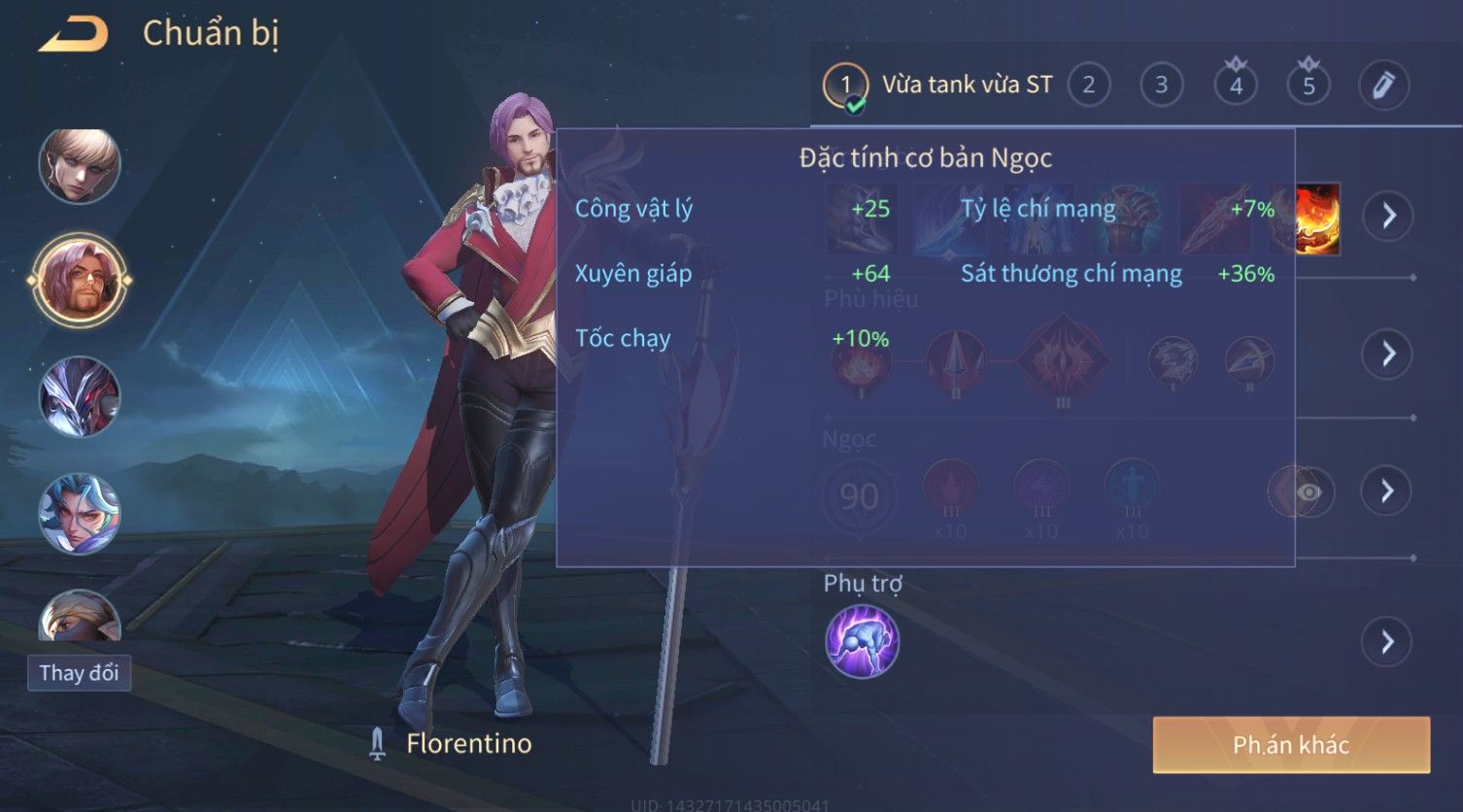This screenshot has height=812, width=1463.
Task: Edit preset name with pencil icon
Action: 1382,85
